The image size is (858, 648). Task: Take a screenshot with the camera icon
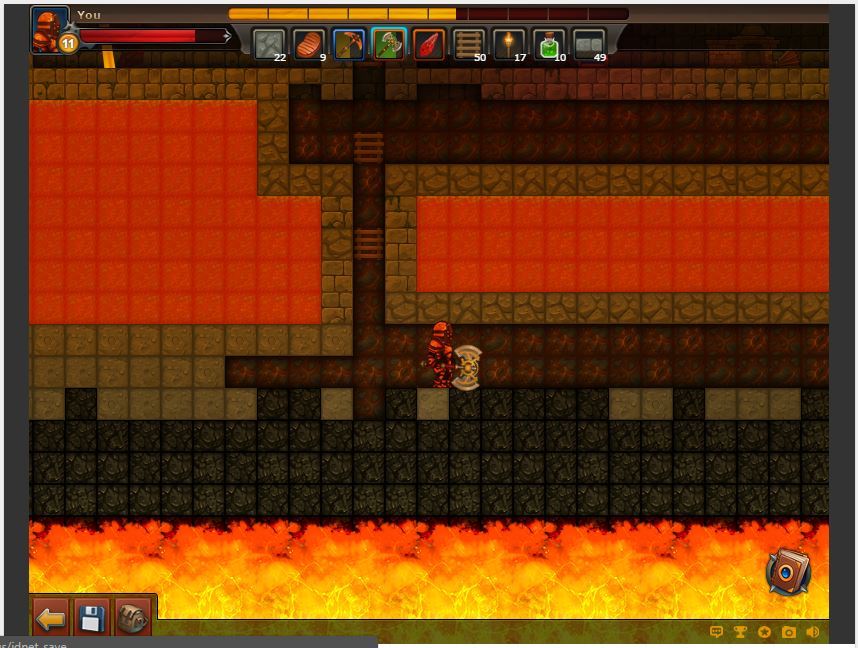pos(789,632)
